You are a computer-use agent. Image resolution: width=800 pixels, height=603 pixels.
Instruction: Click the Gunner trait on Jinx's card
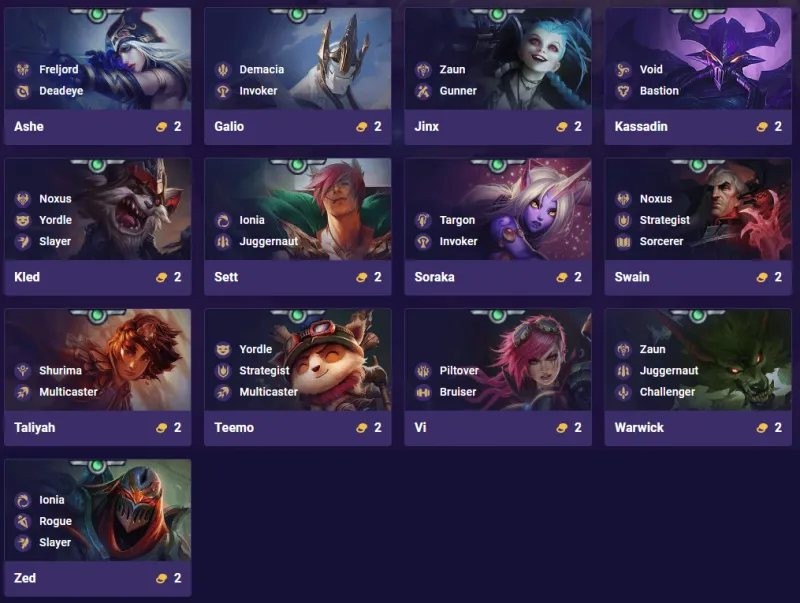tap(458, 91)
